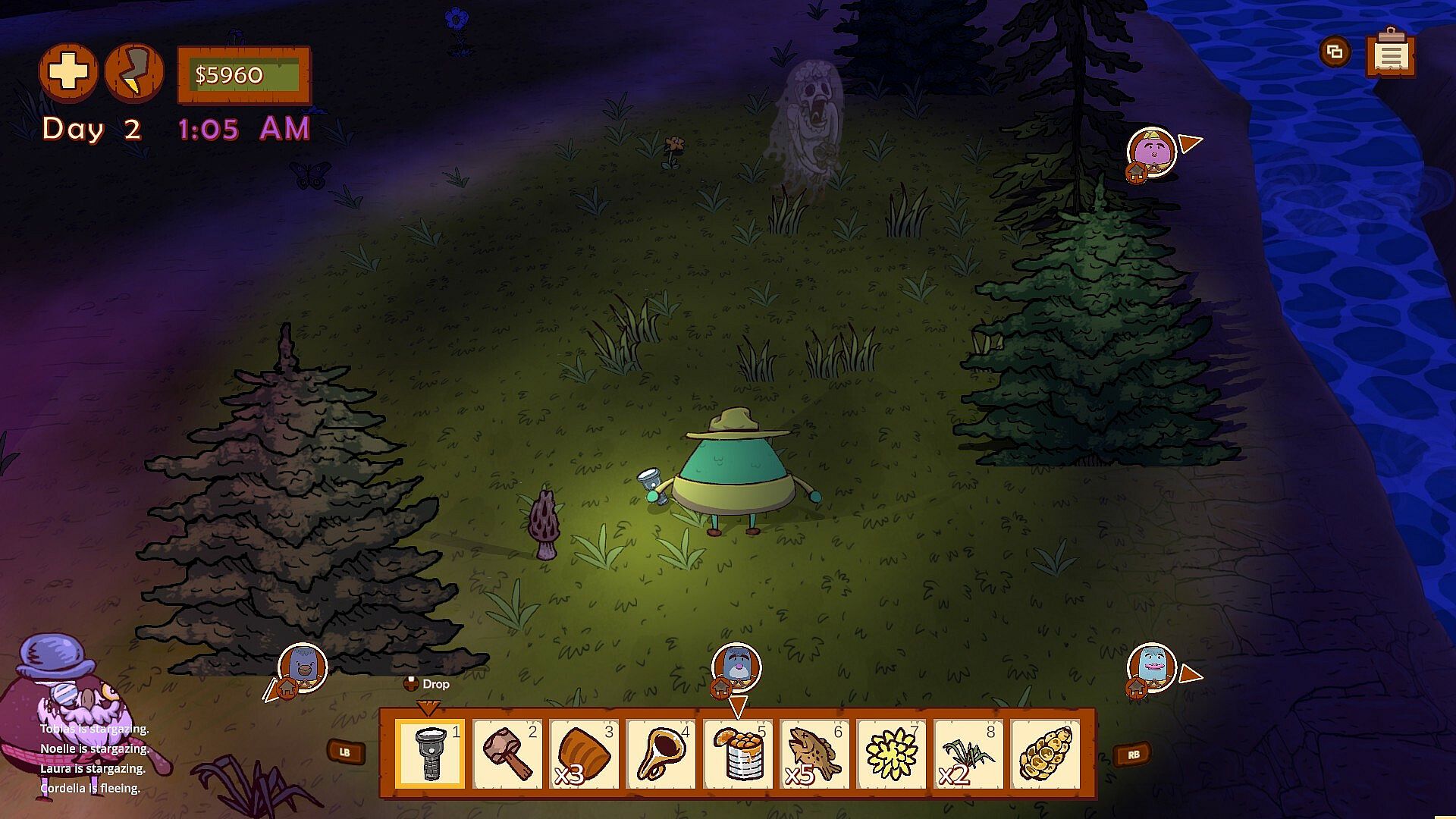Select the flashlight hotbar slot

pos(430,754)
